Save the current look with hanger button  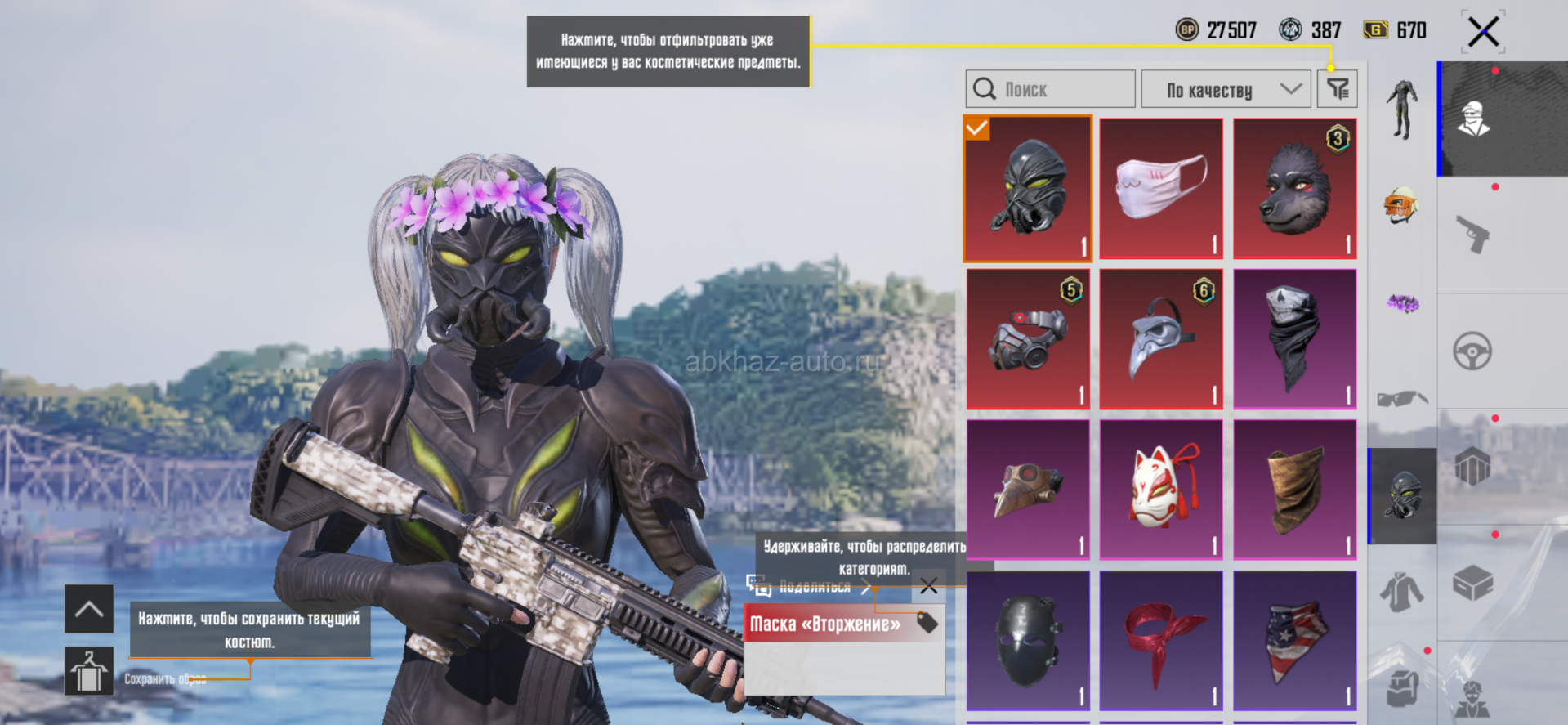coord(89,671)
